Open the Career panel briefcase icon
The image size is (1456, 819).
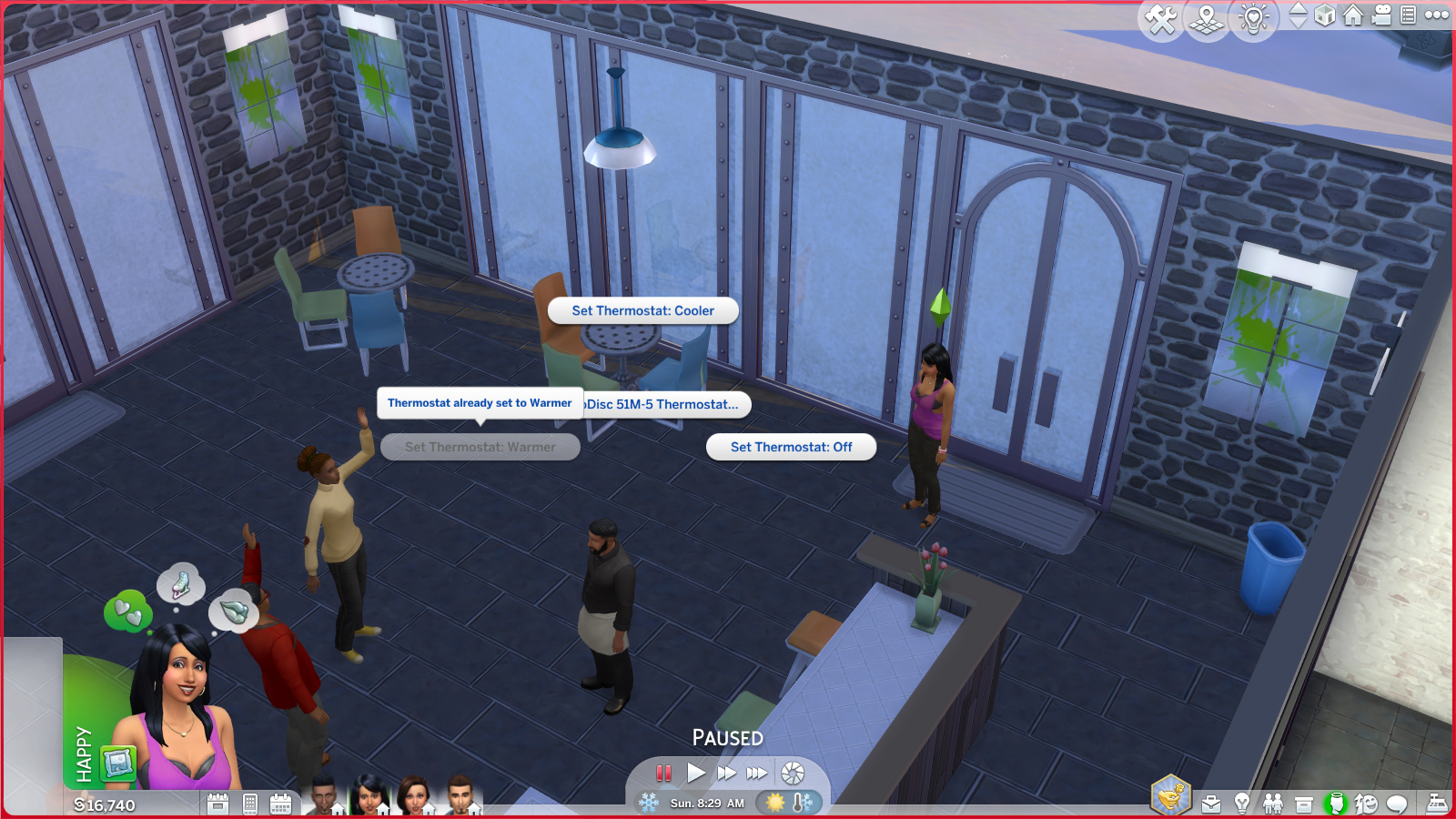(1211, 803)
